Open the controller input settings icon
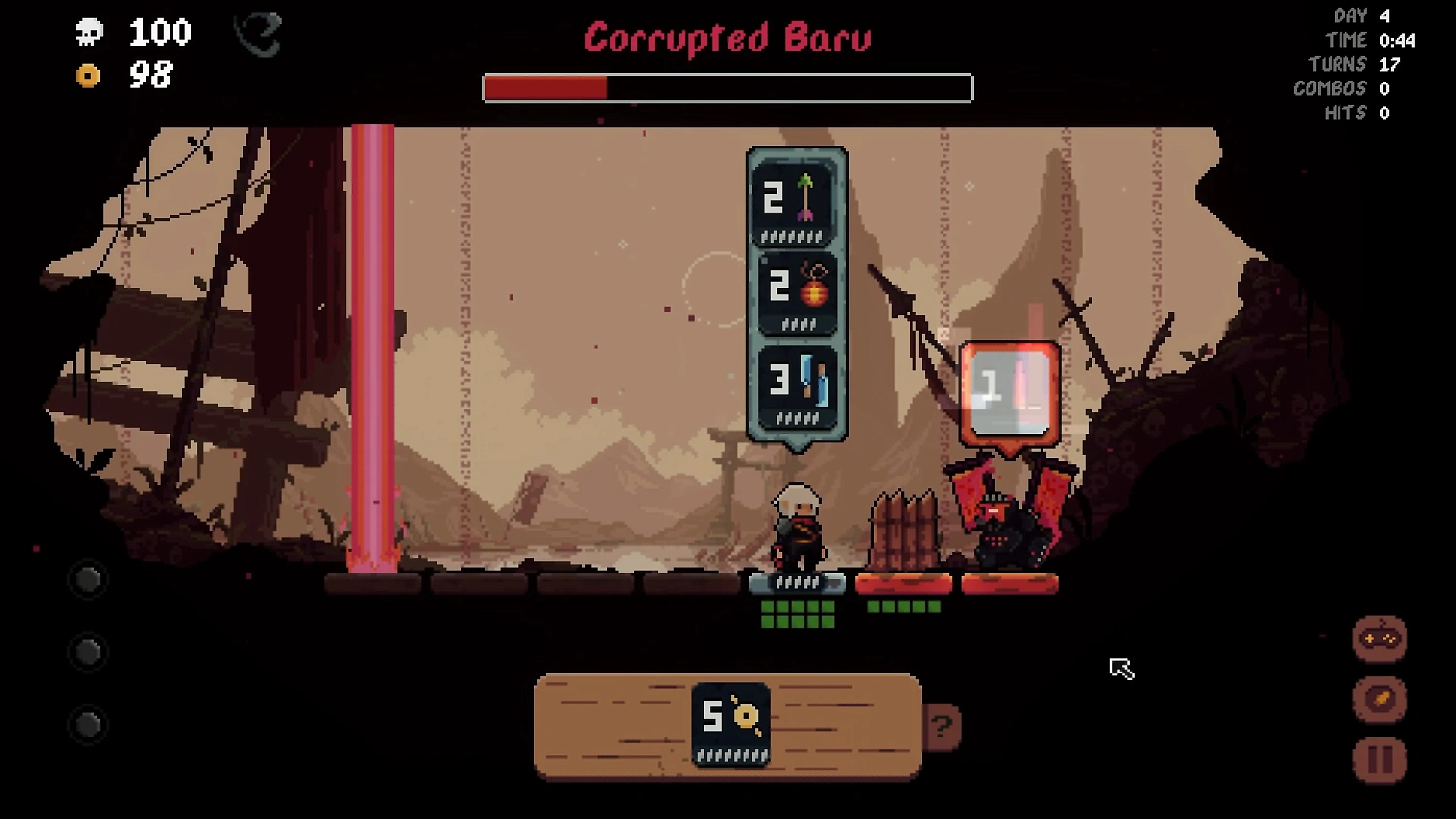 1382,640
